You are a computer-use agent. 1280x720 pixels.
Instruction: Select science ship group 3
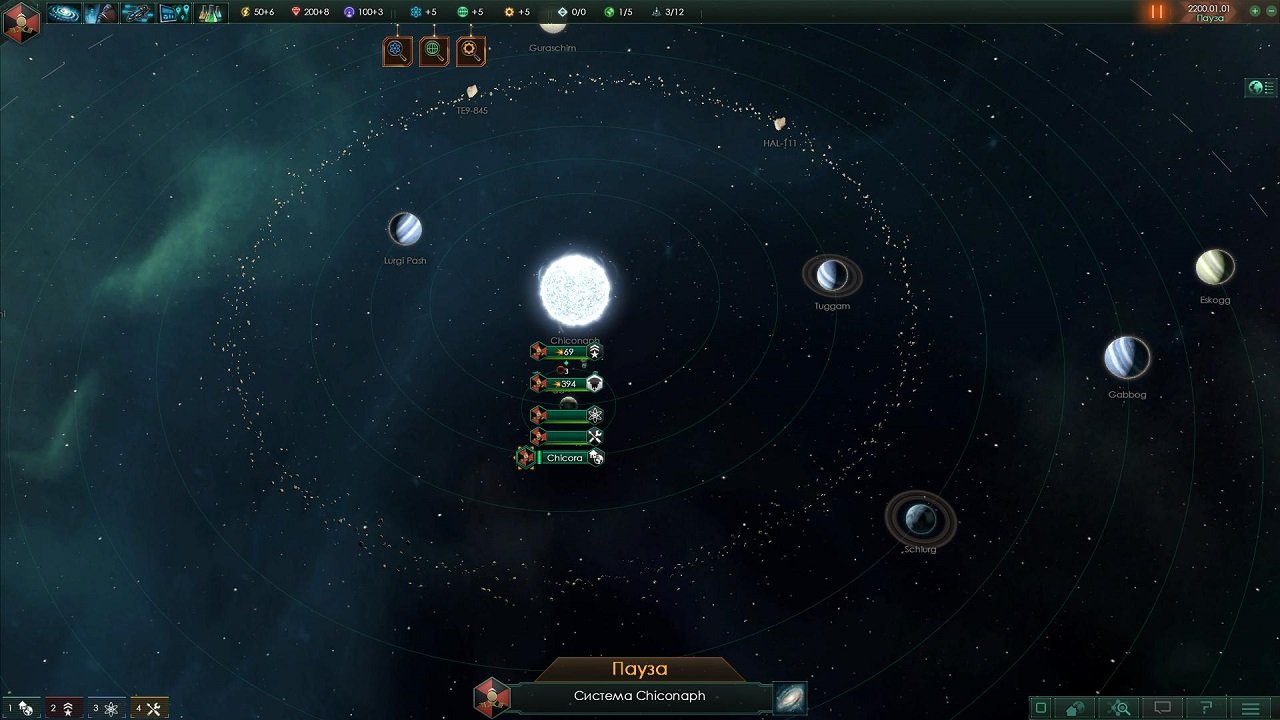105,709
